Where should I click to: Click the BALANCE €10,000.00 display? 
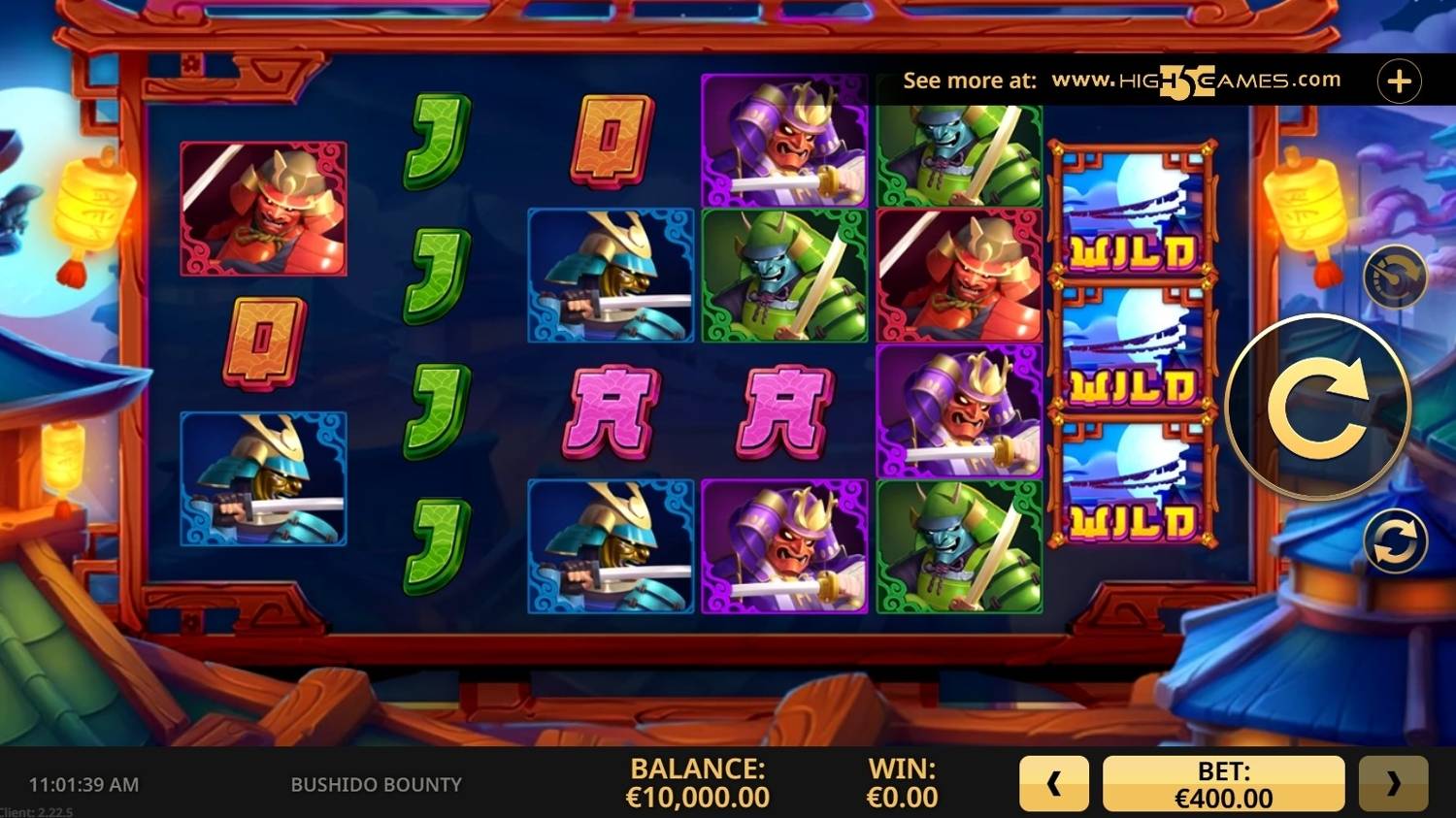point(698,782)
